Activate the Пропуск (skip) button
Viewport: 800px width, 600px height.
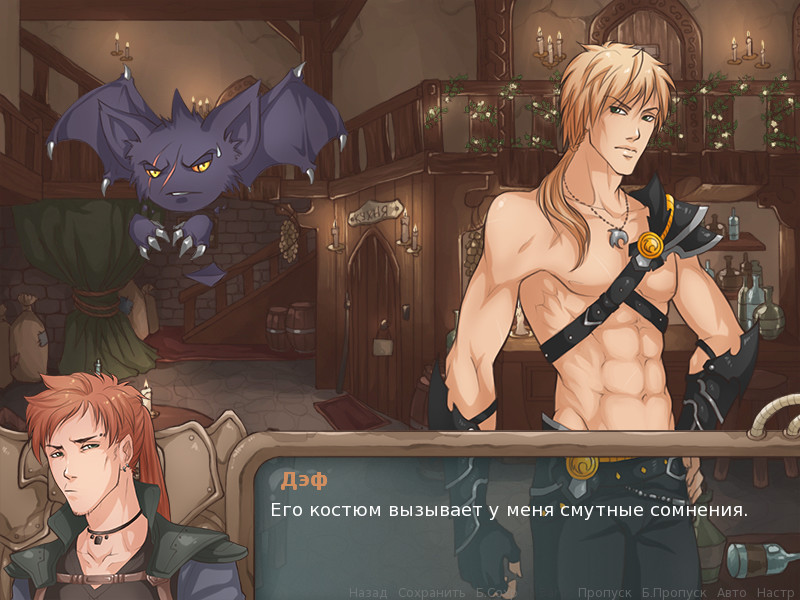tap(604, 592)
